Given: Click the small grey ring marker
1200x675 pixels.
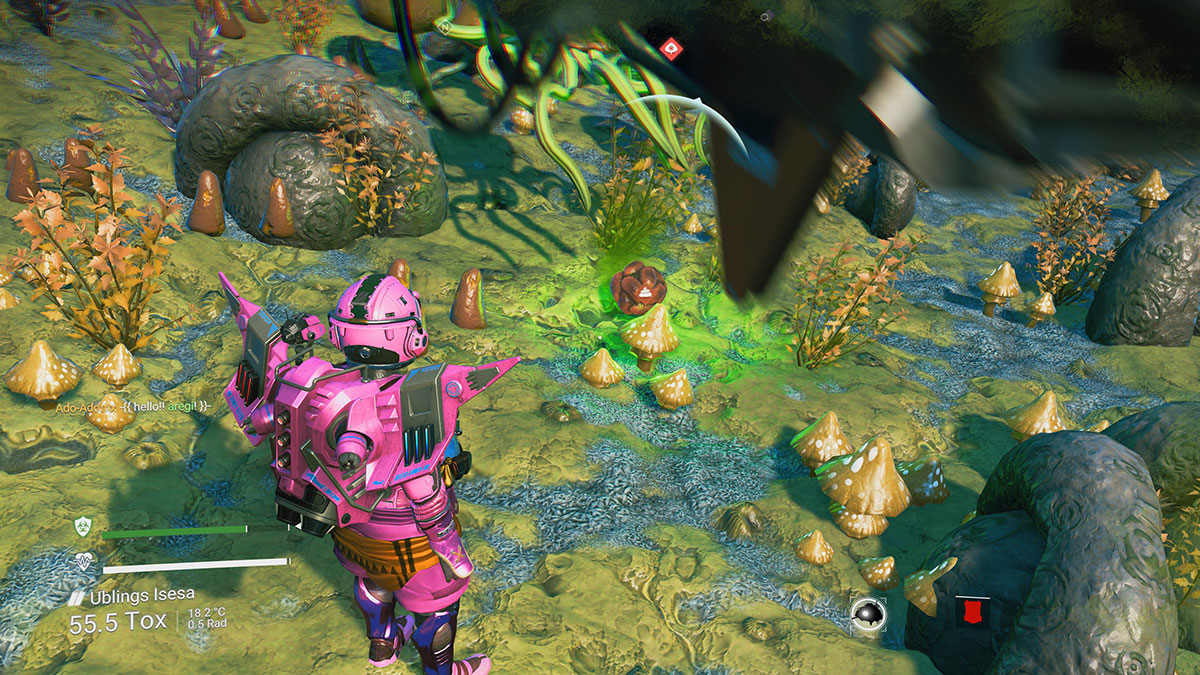Looking at the screenshot, I should (x=764, y=16).
